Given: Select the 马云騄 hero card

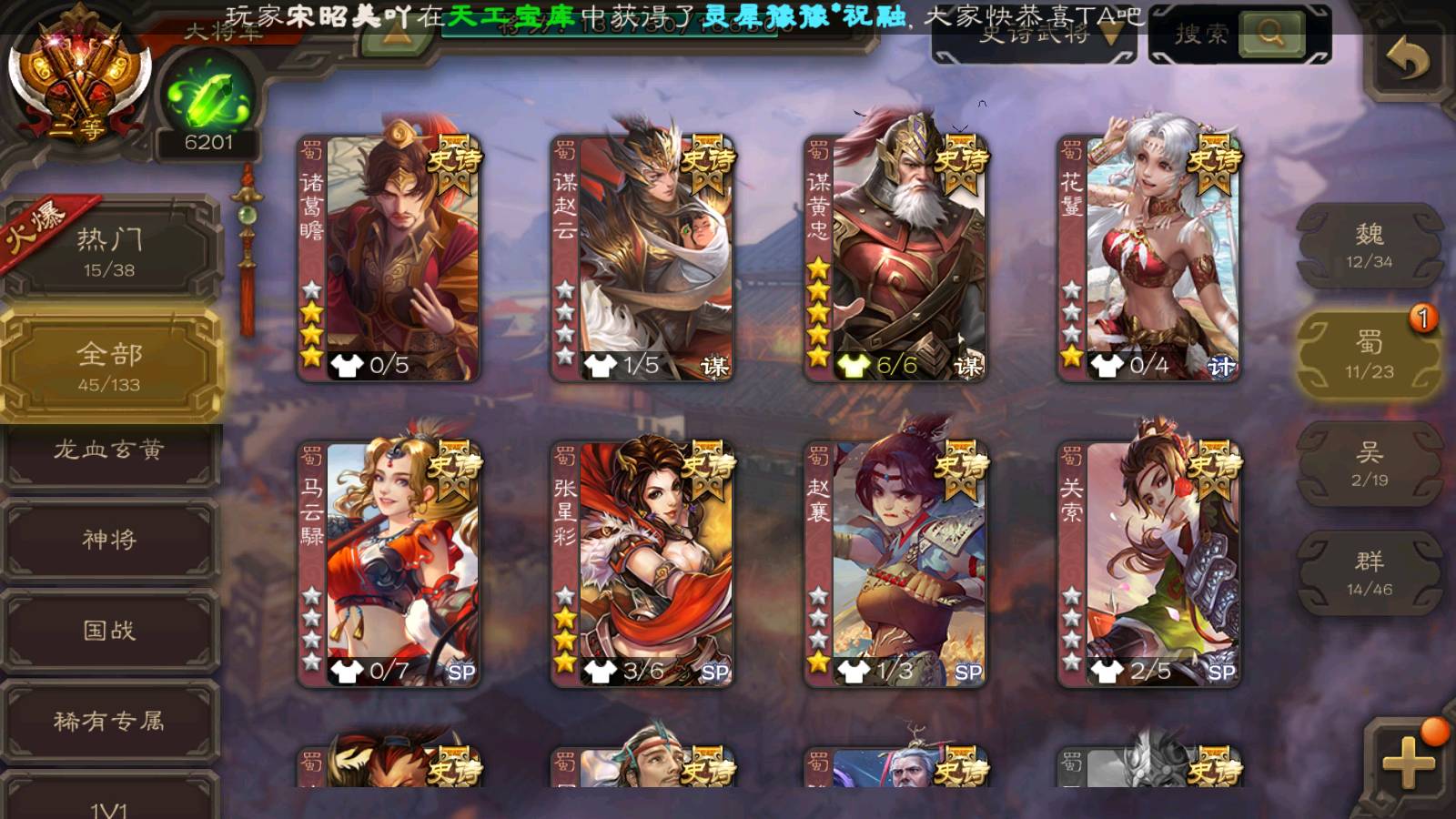Looking at the screenshot, I should 389,564.
